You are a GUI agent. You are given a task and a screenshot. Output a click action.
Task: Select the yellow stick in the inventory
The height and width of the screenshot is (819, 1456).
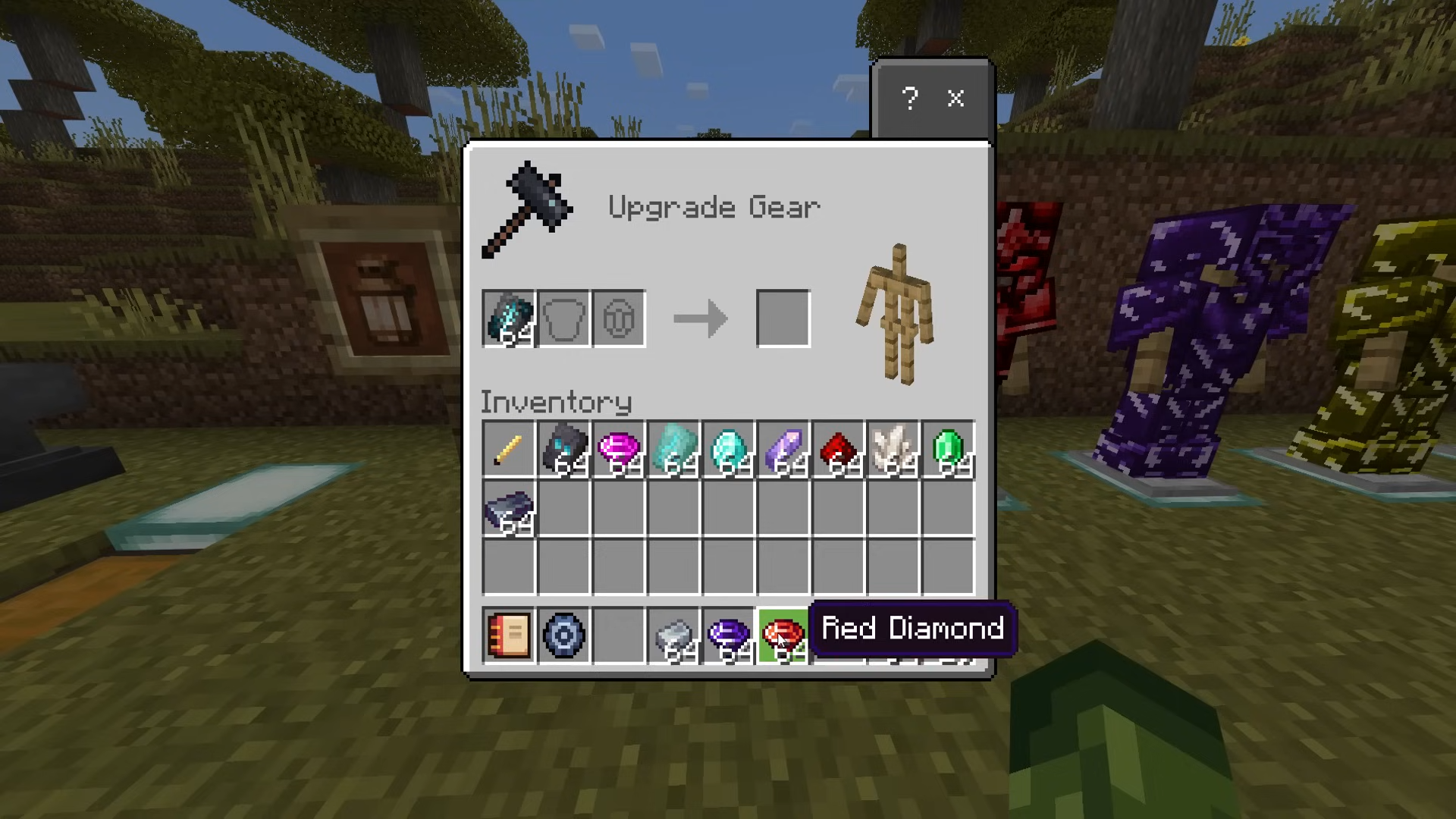point(509,450)
